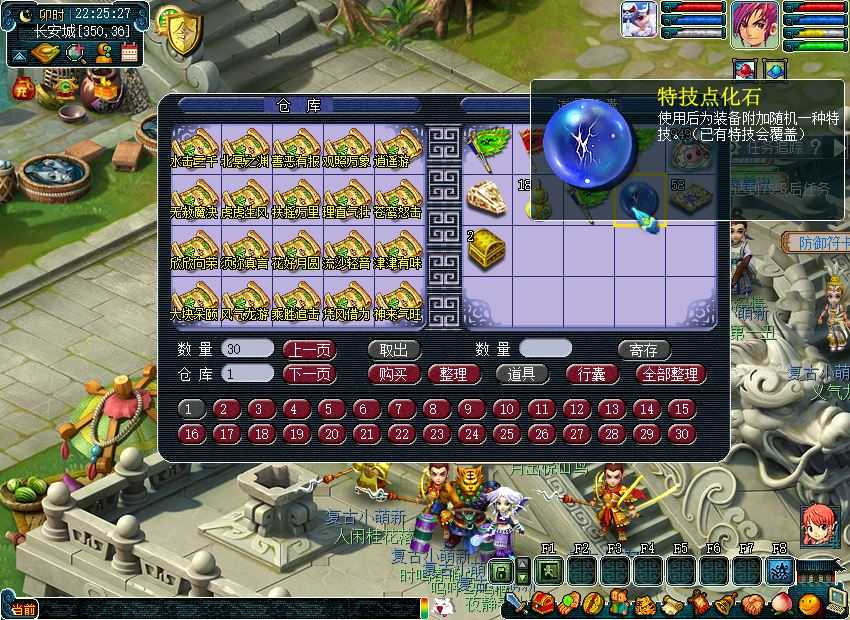Focus the warehouse number input field
Viewport: 850px width, 620px height.
click(248, 374)
